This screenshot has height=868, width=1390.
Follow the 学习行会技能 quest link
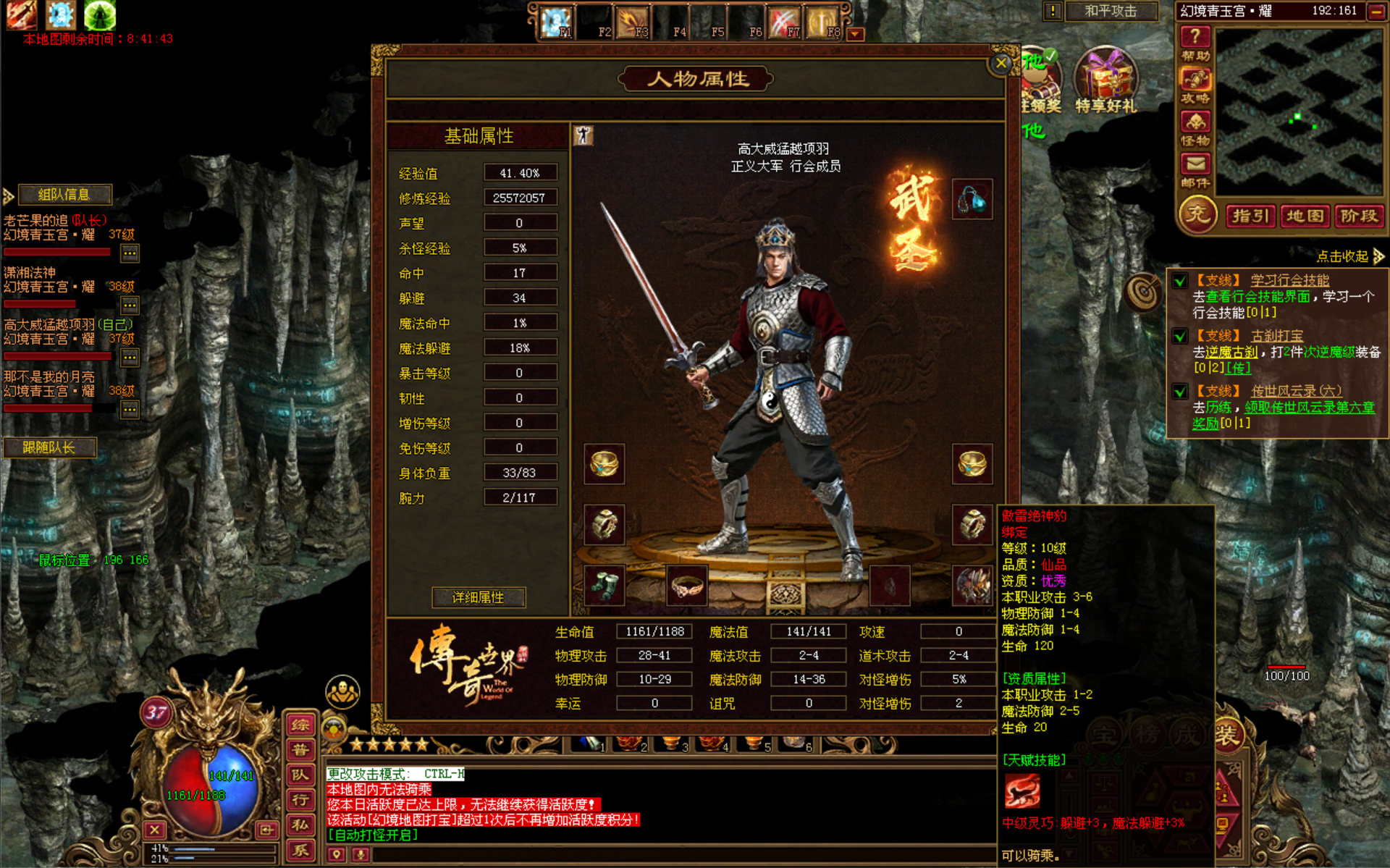[1289, 280]
